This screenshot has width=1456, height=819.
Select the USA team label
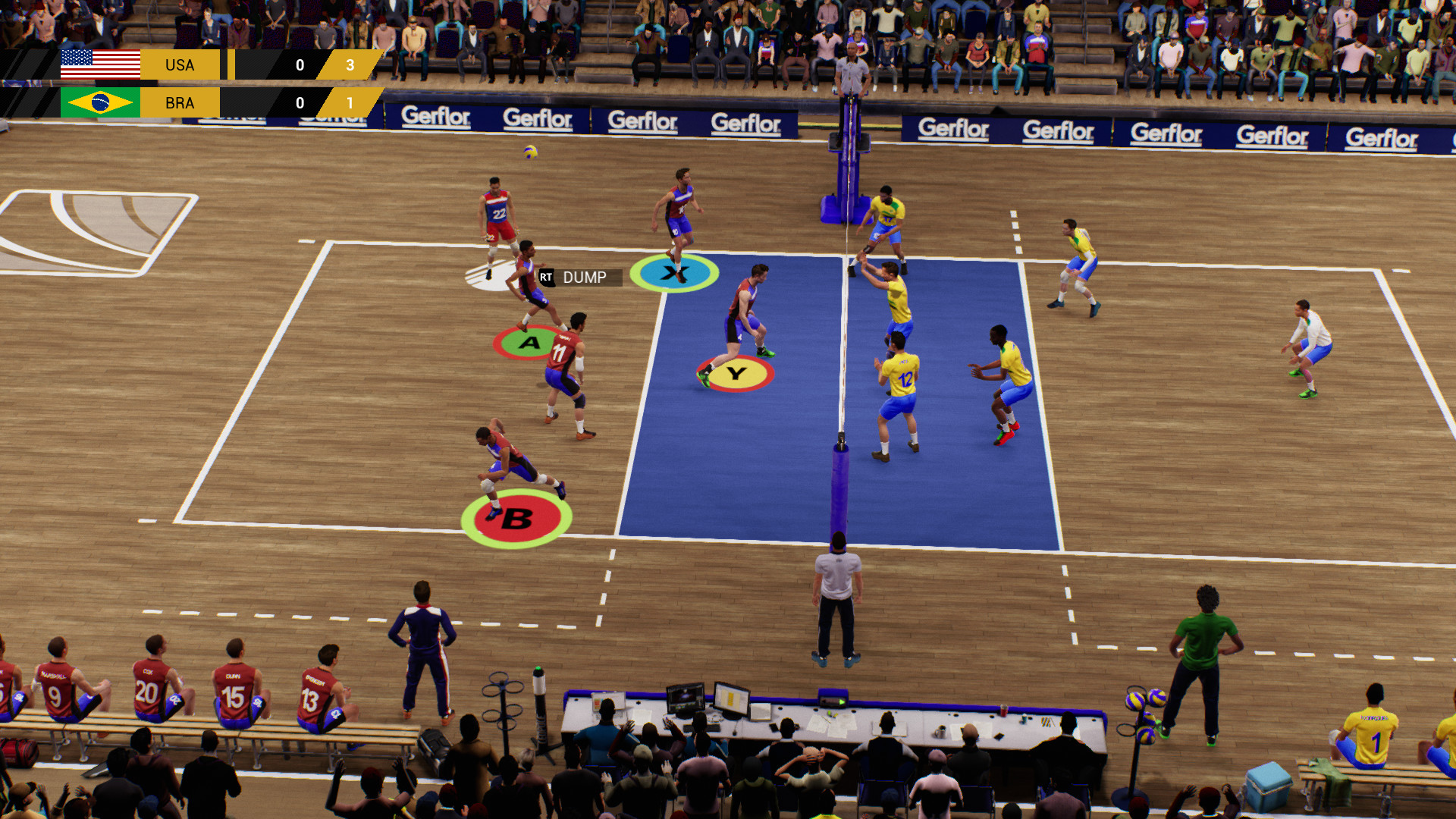(180, 64)
